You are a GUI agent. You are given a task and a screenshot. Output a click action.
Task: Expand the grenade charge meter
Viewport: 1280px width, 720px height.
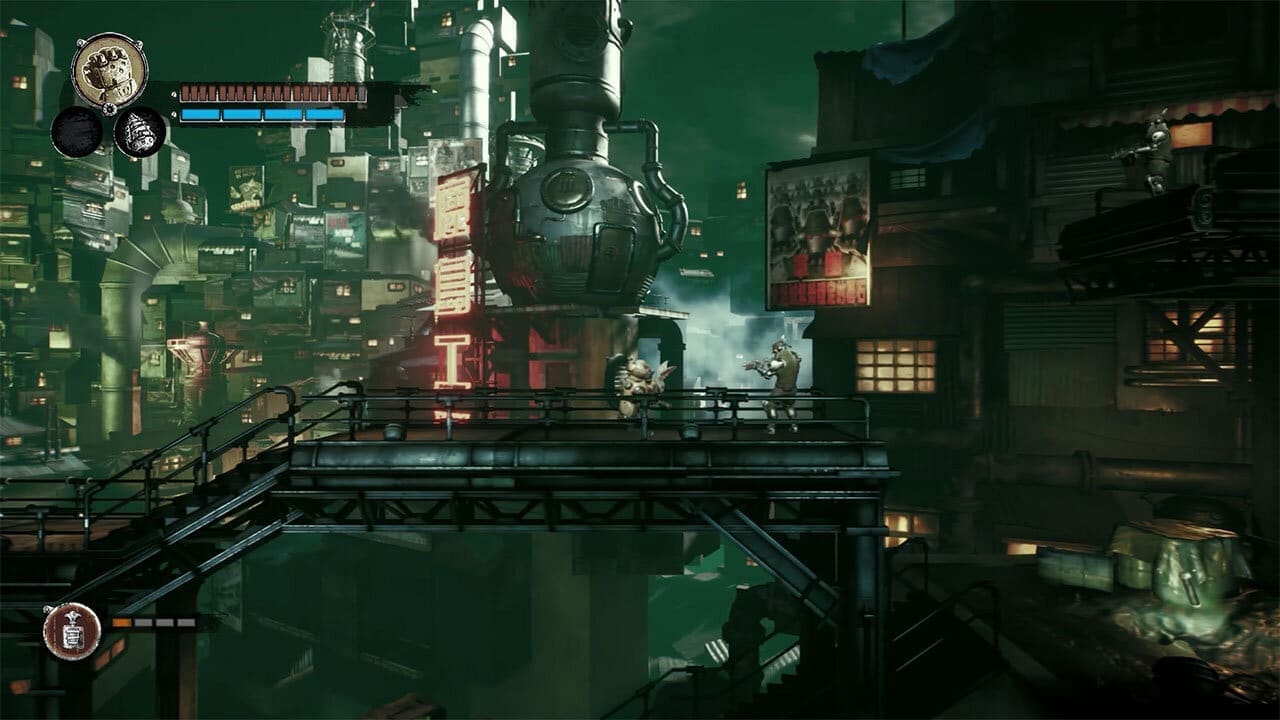(x=155, y=622)
